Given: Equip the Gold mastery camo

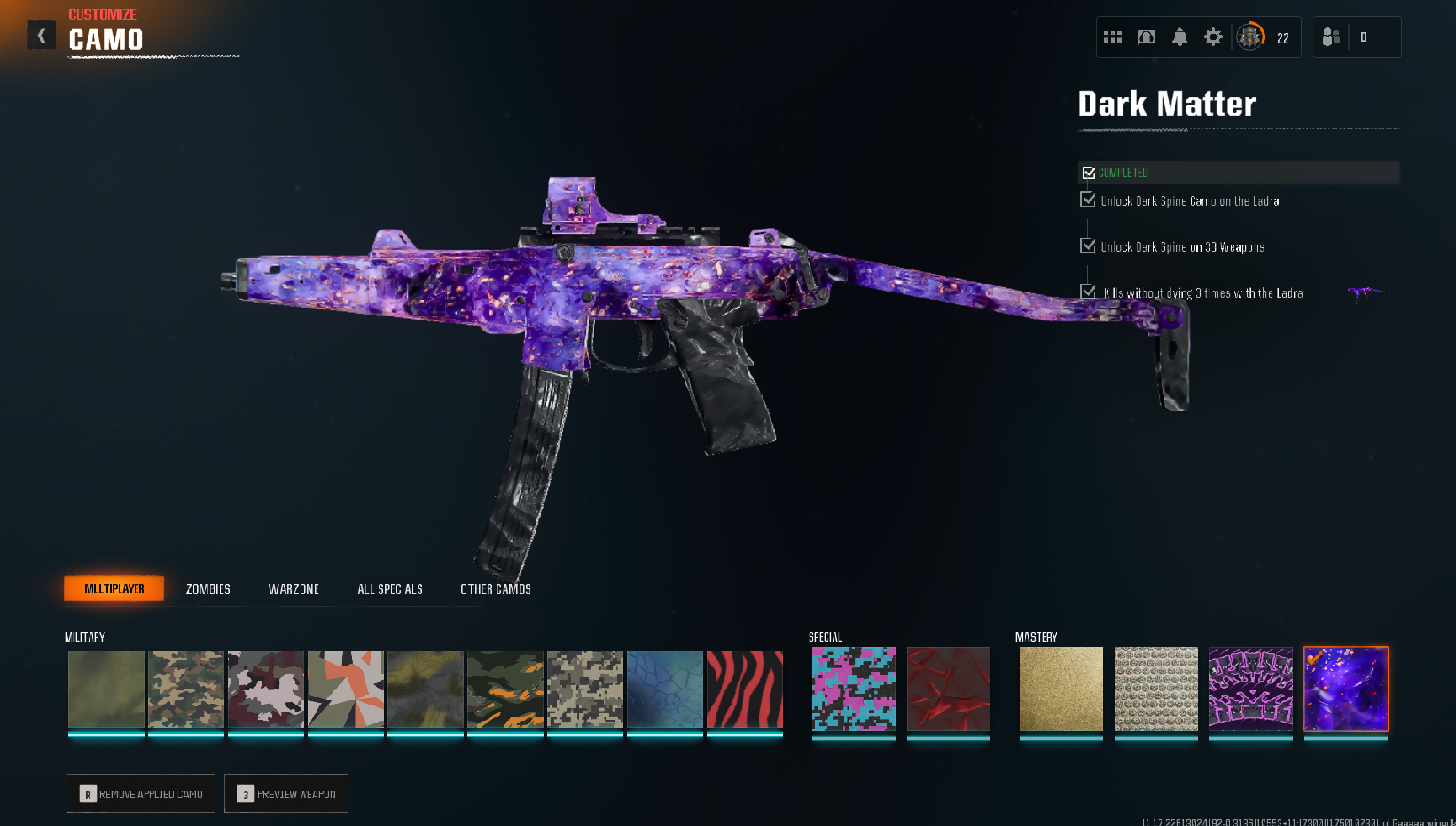Looking at the screenshot, I should (x=1061, y=689).
